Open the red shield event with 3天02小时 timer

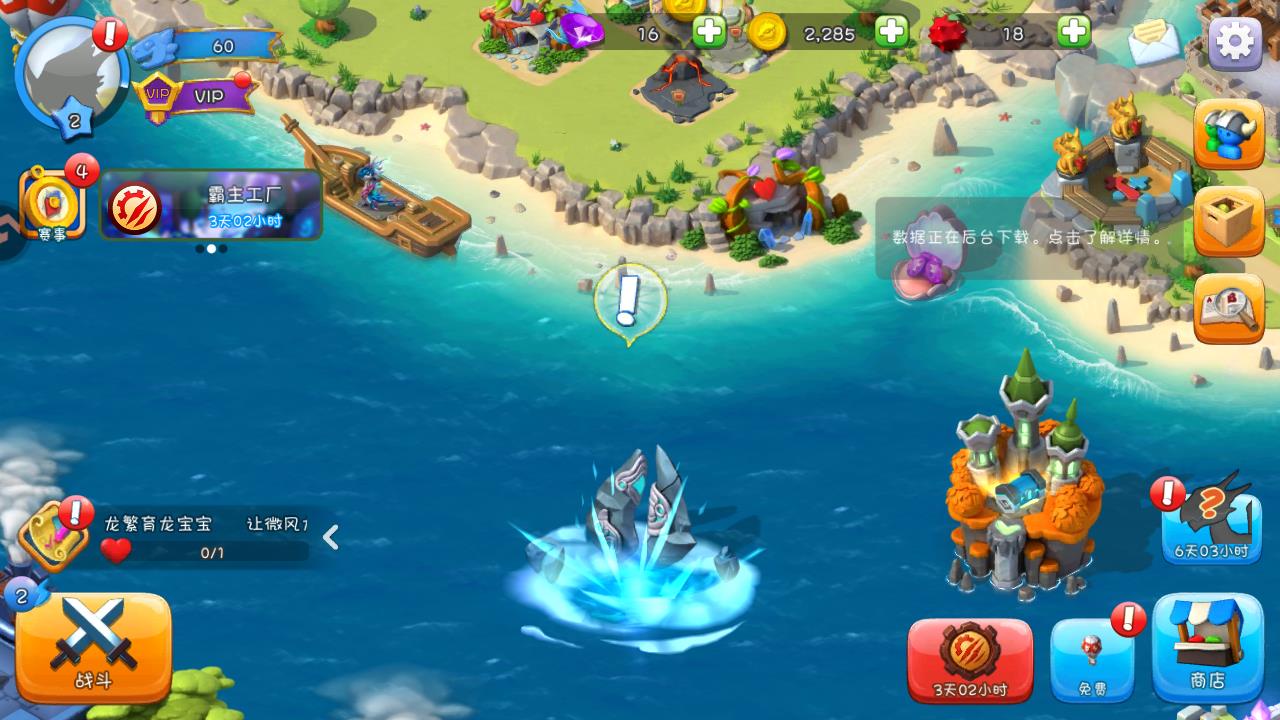coord(968,660)
